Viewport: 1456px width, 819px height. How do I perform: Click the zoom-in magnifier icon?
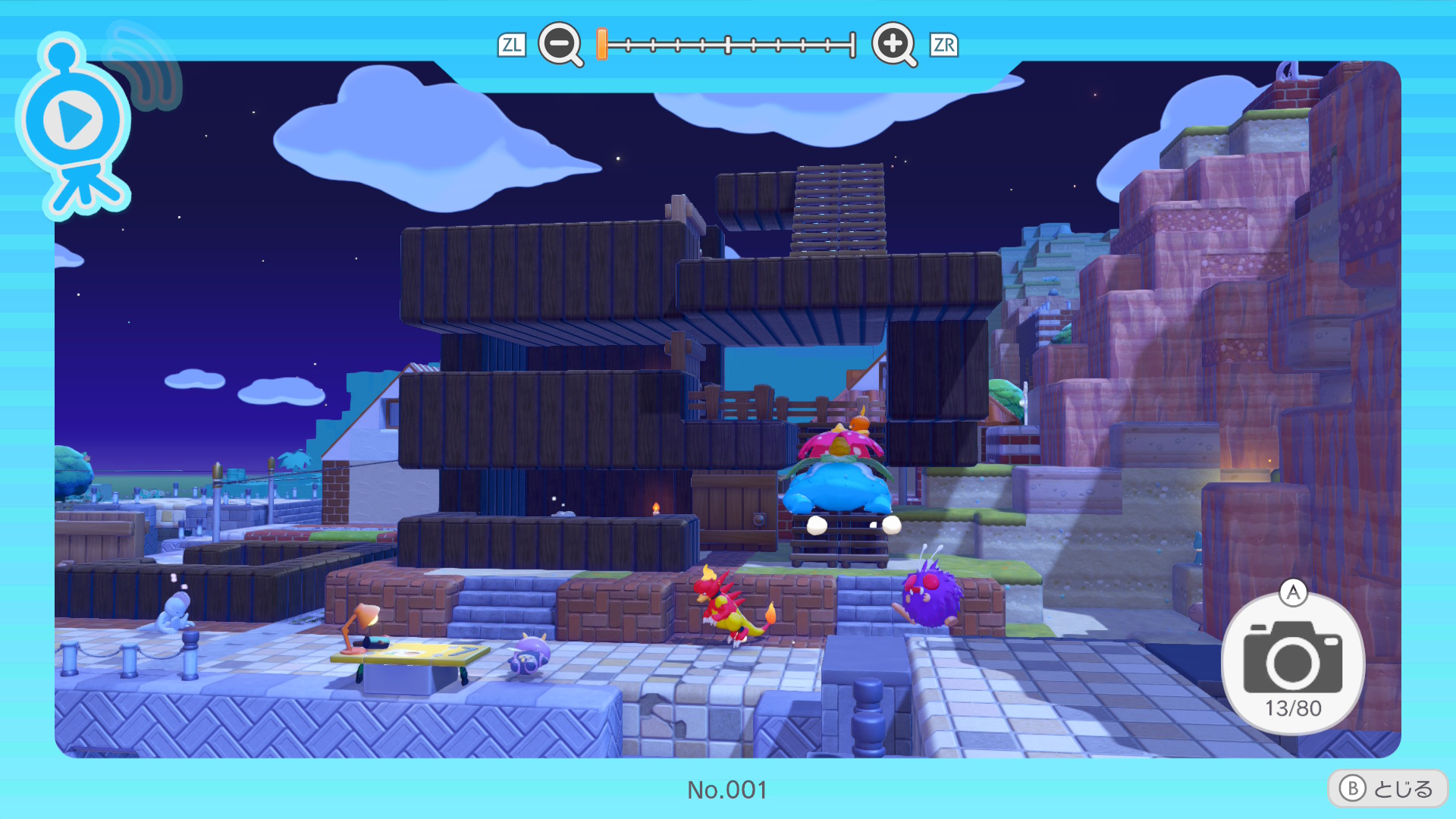point(893,44)
